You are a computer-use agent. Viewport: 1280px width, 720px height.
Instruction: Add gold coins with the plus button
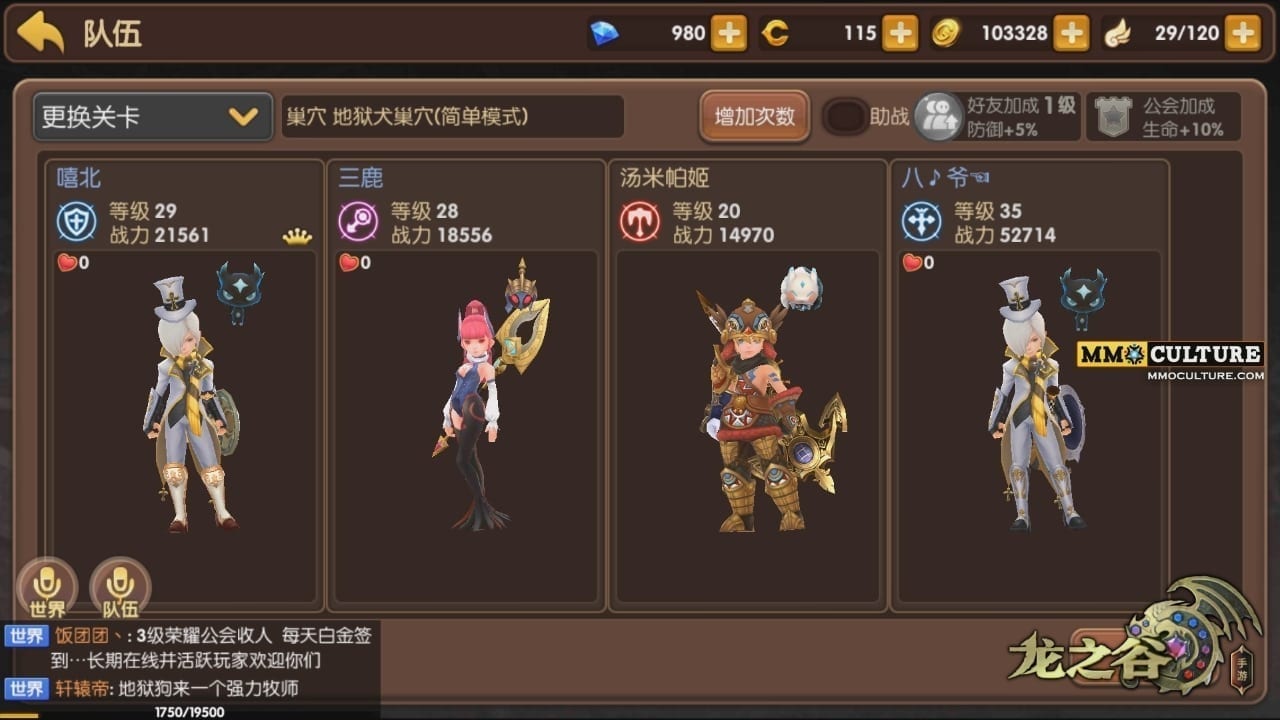1071,33
